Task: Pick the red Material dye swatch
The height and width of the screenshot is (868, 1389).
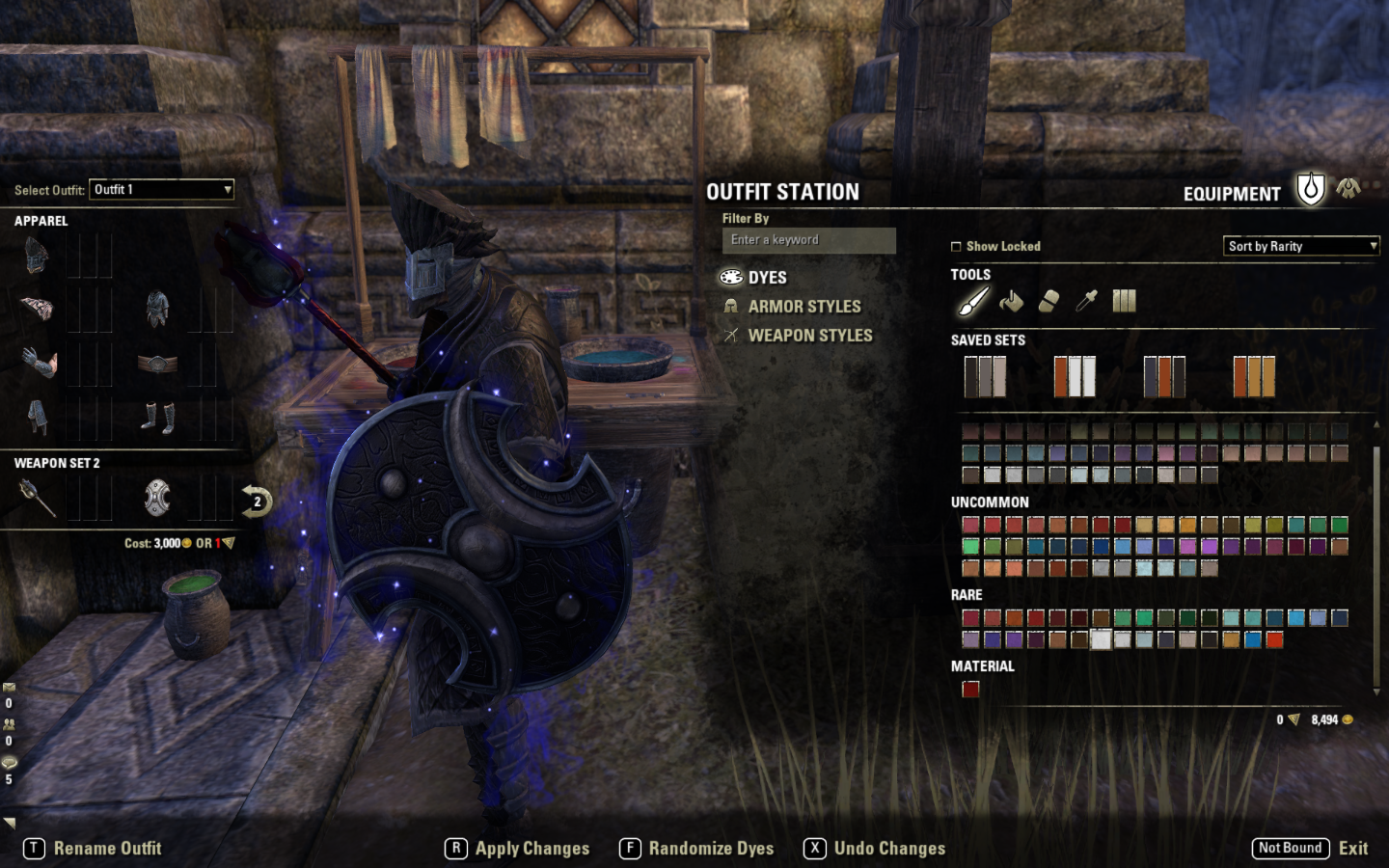Action: coord(970,689)
